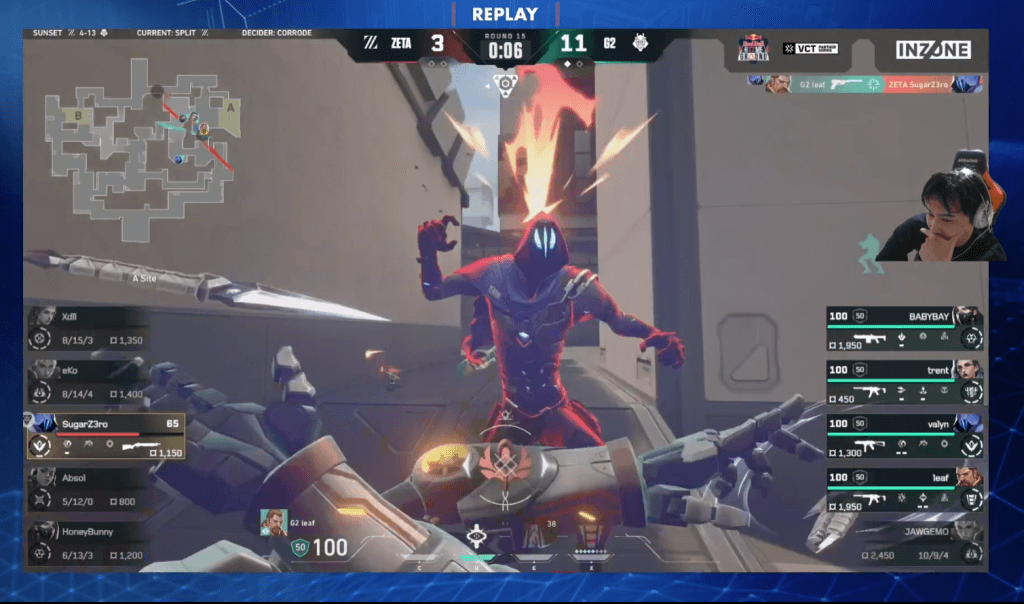Select trent's player card
Viewport: 1024px width, 604px height.
click(904, 383)
